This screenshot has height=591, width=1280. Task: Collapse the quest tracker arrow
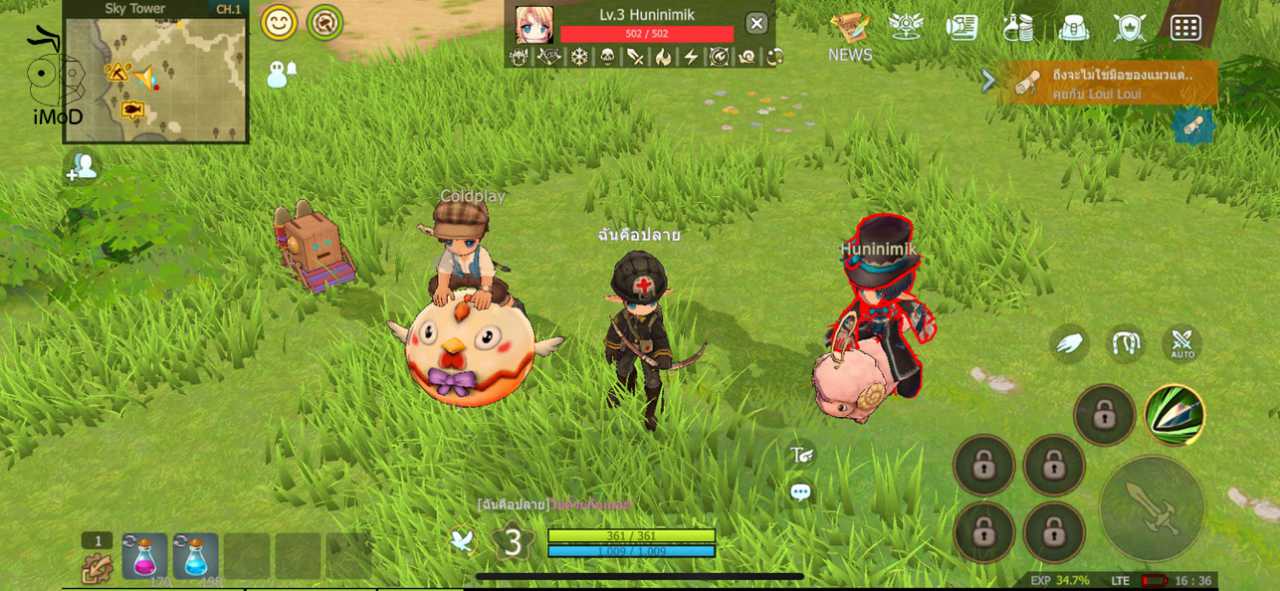click(x=988, y=81)
